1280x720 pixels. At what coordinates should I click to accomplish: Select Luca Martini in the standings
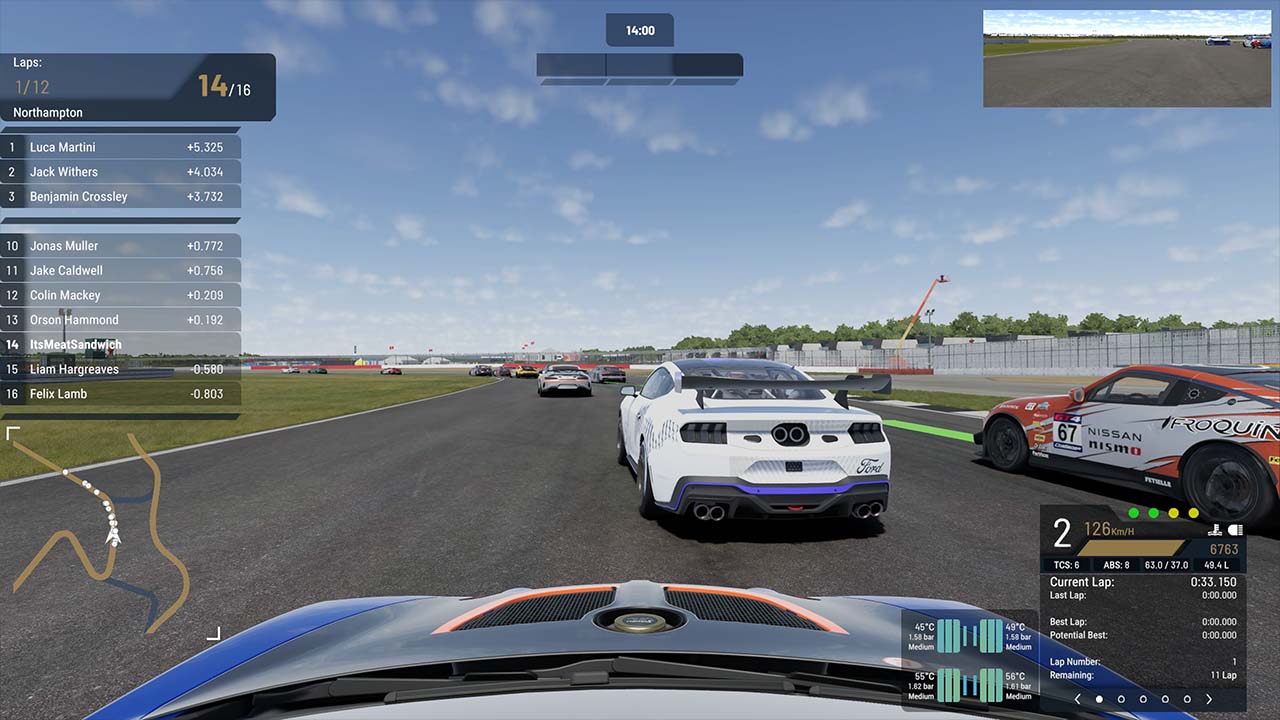pyautogui.click(x=121, y=147)
